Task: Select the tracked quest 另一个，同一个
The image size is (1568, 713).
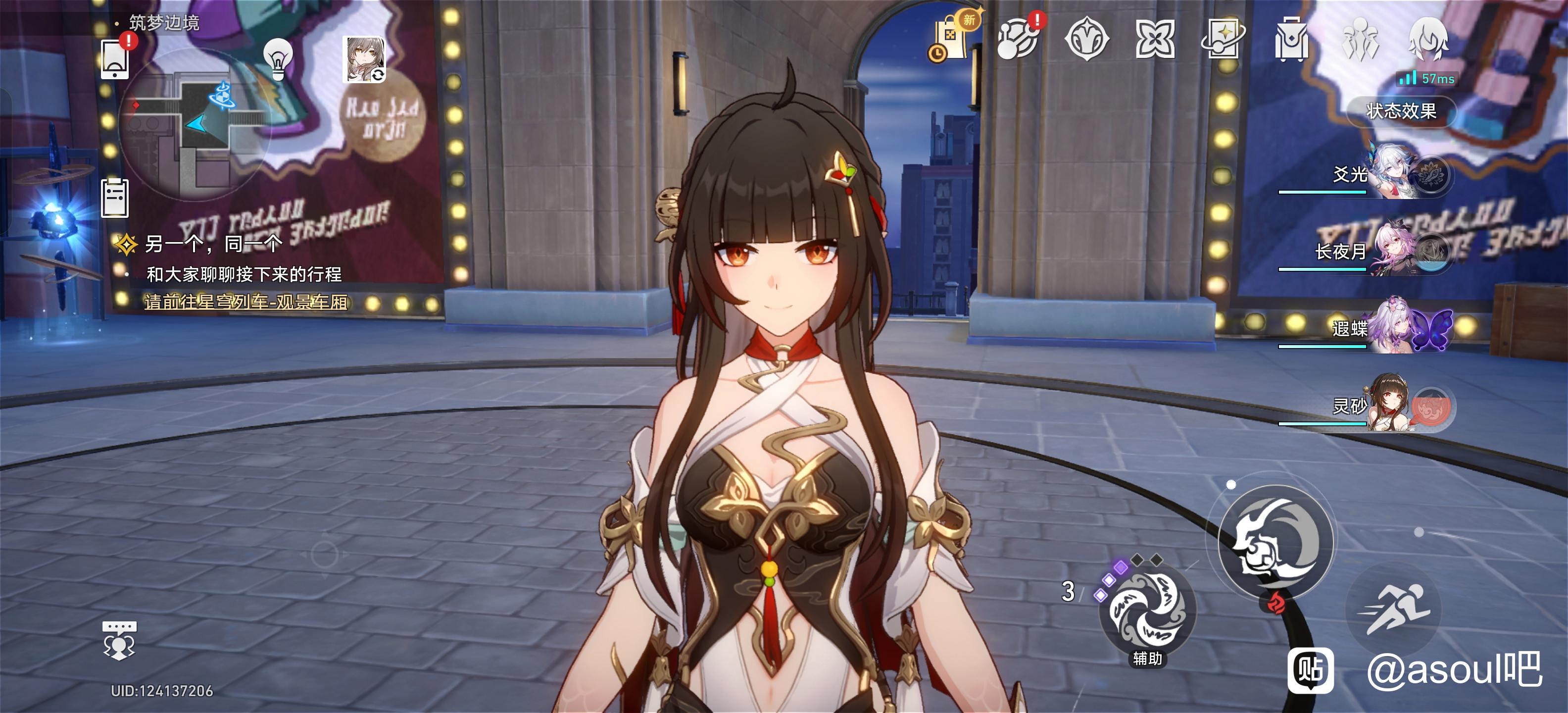Action: pyautogui.click(x=213, y=244)
